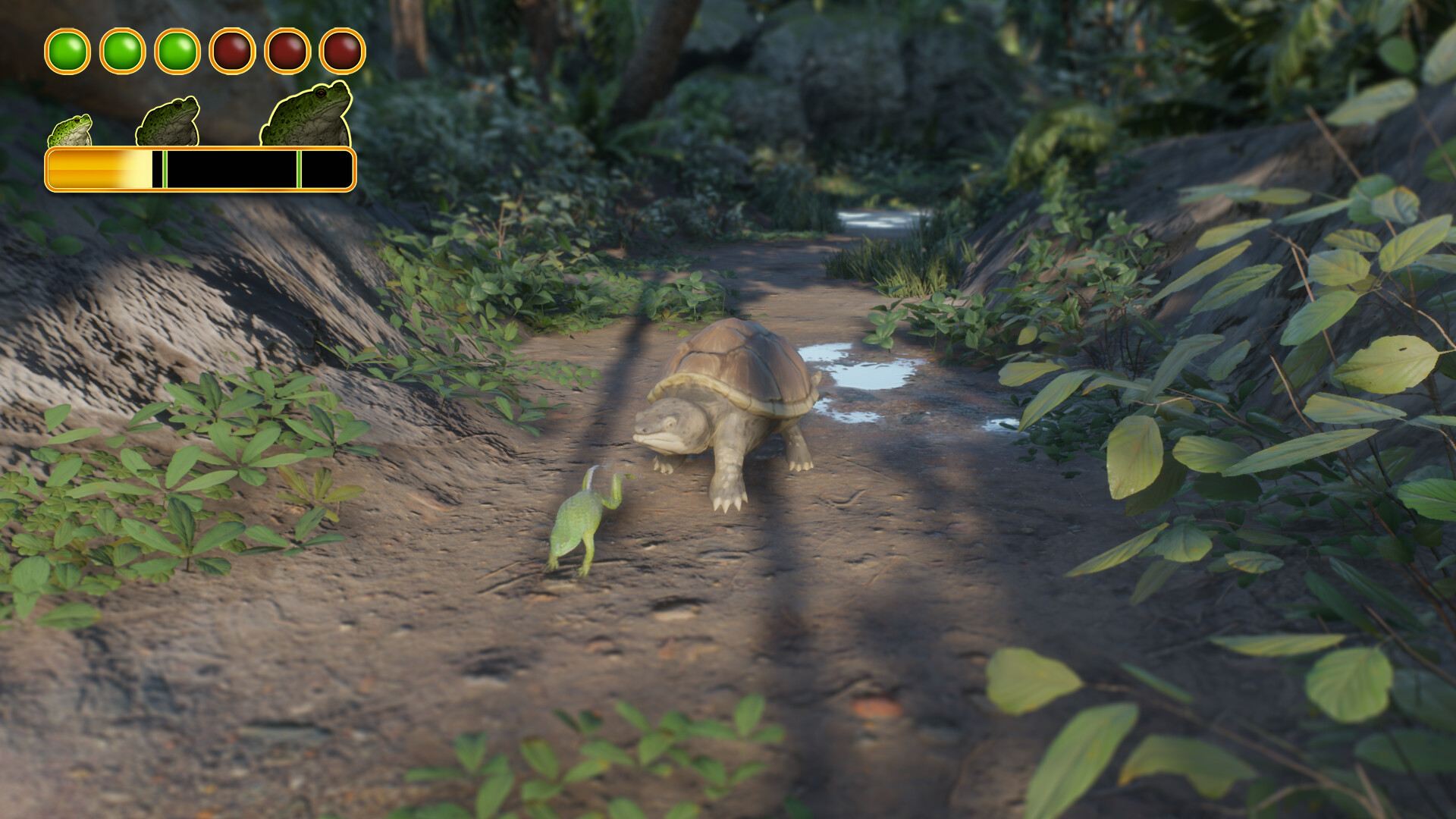
Task: Click the fourth, darkened health orb
Action: [x=231, y=51]
